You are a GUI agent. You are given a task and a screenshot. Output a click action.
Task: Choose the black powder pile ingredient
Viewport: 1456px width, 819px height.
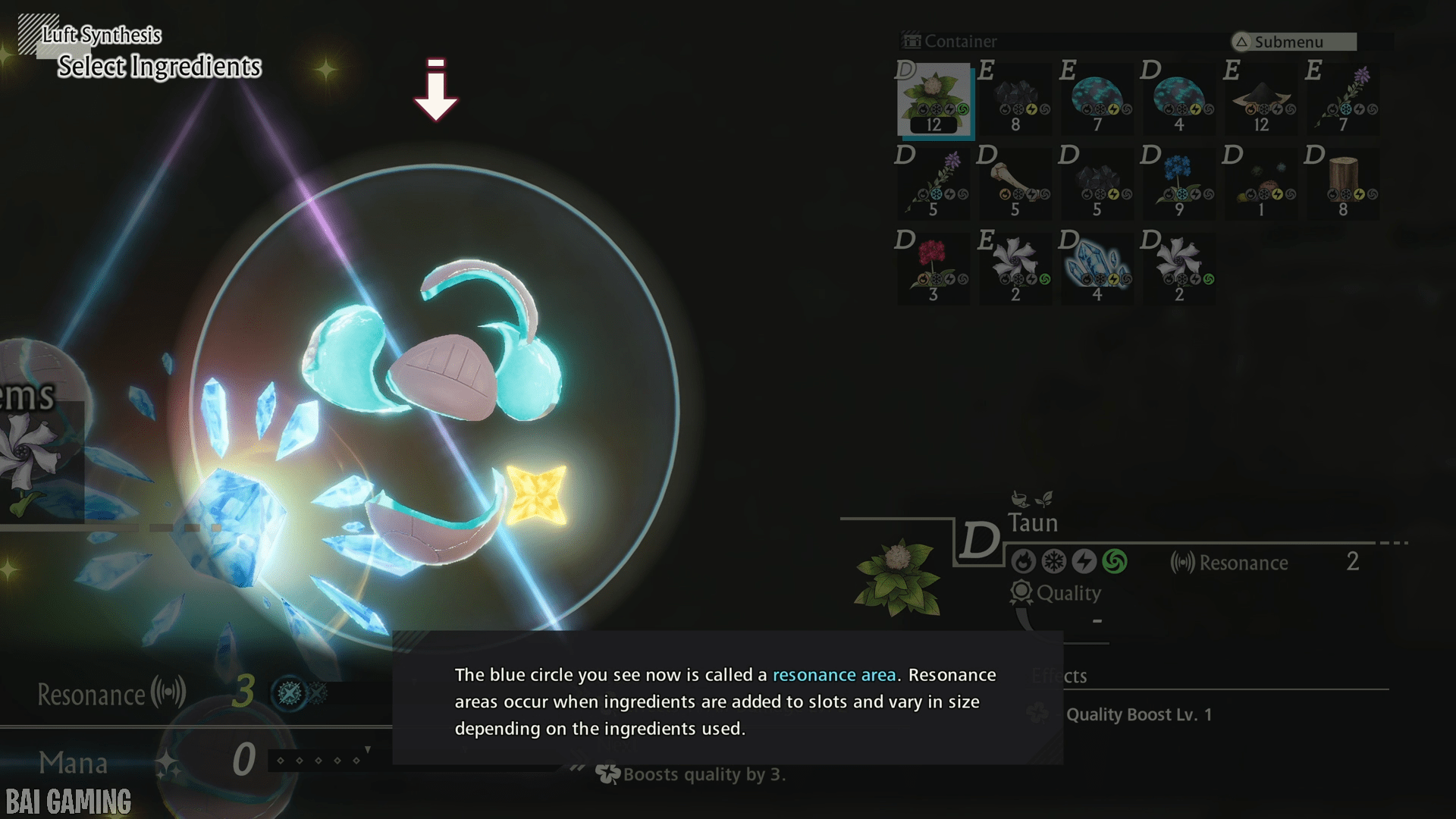point(1262,99)
